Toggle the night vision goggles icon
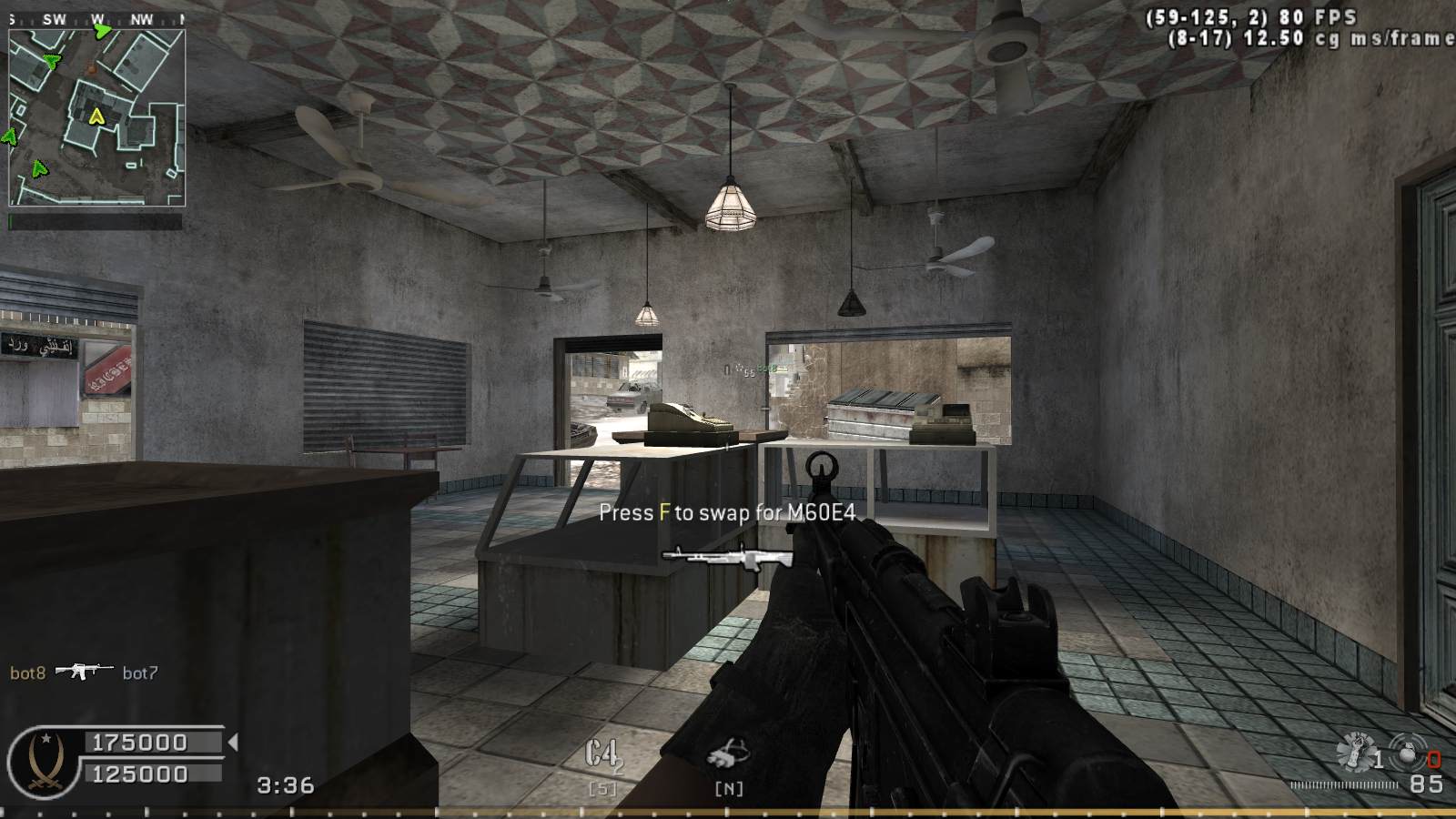This screenshot has height=819, width=1456. (x=728, y=754)
